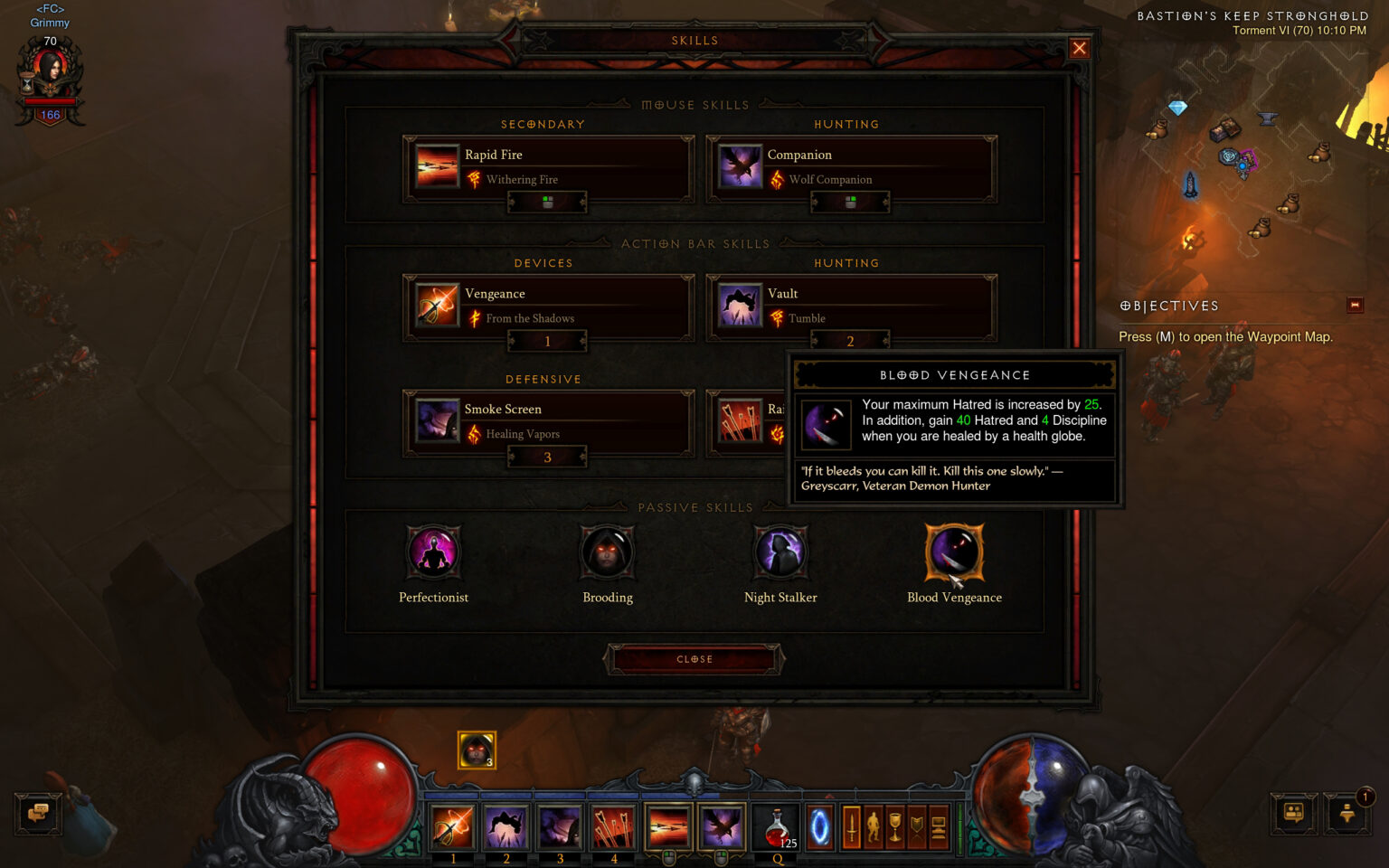This screenshot has width=1389, height=868.
Task: Drink the health potion in the Q slot
Action: point(775,826)
